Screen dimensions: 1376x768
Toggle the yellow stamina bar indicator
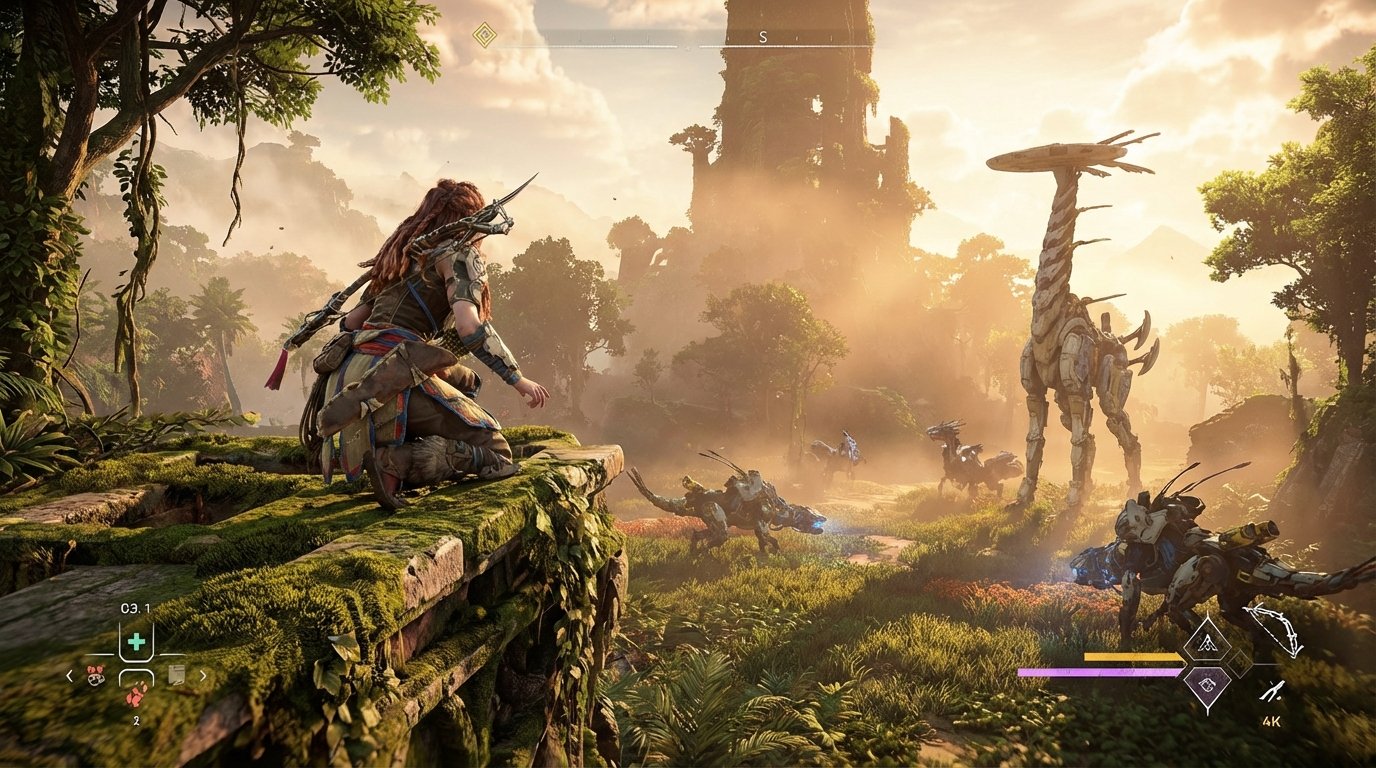coord(1134,657)
